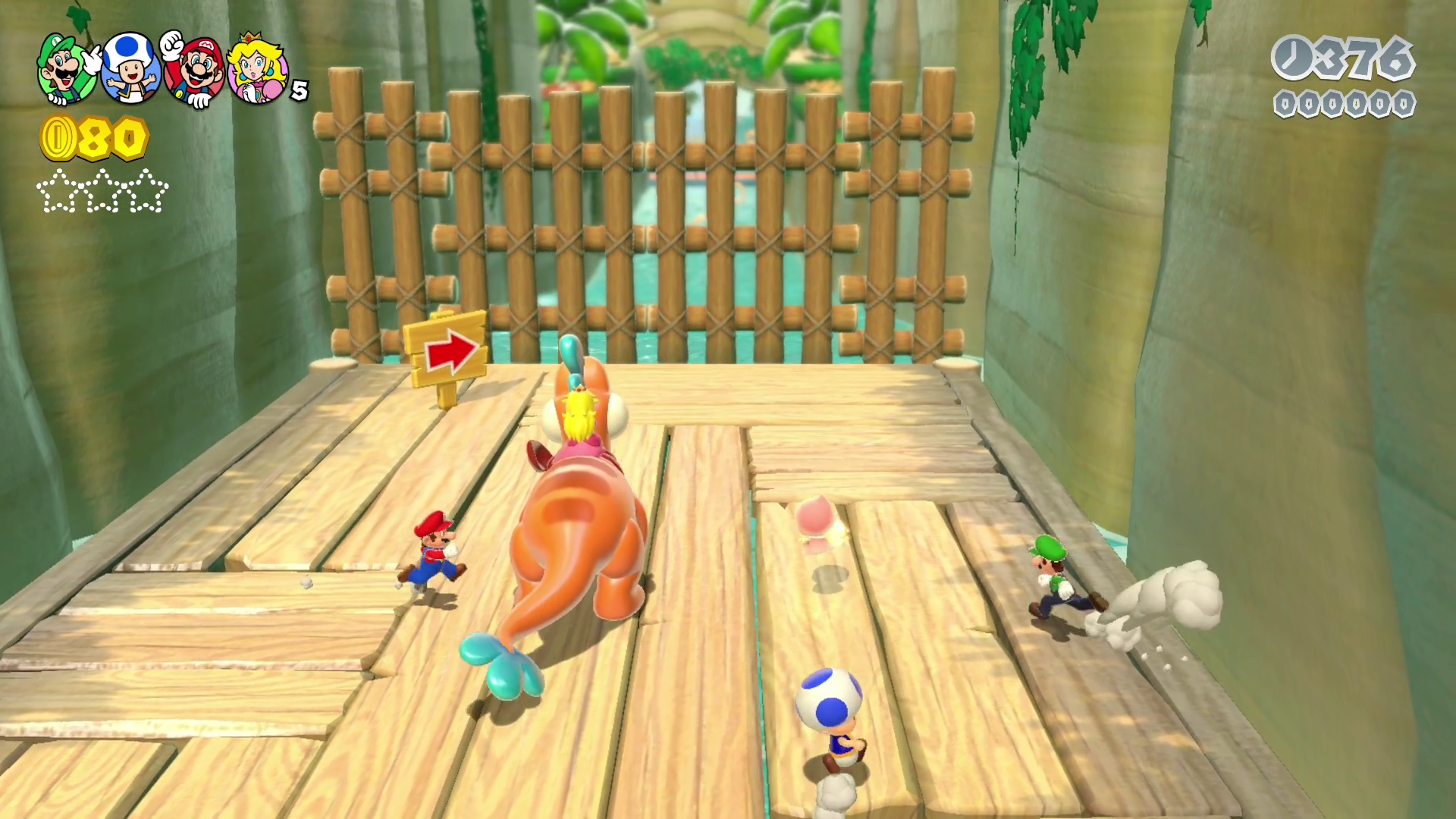Select the blue Toad player portrait
1456x819 pixels.
click(x=130, y=69)
